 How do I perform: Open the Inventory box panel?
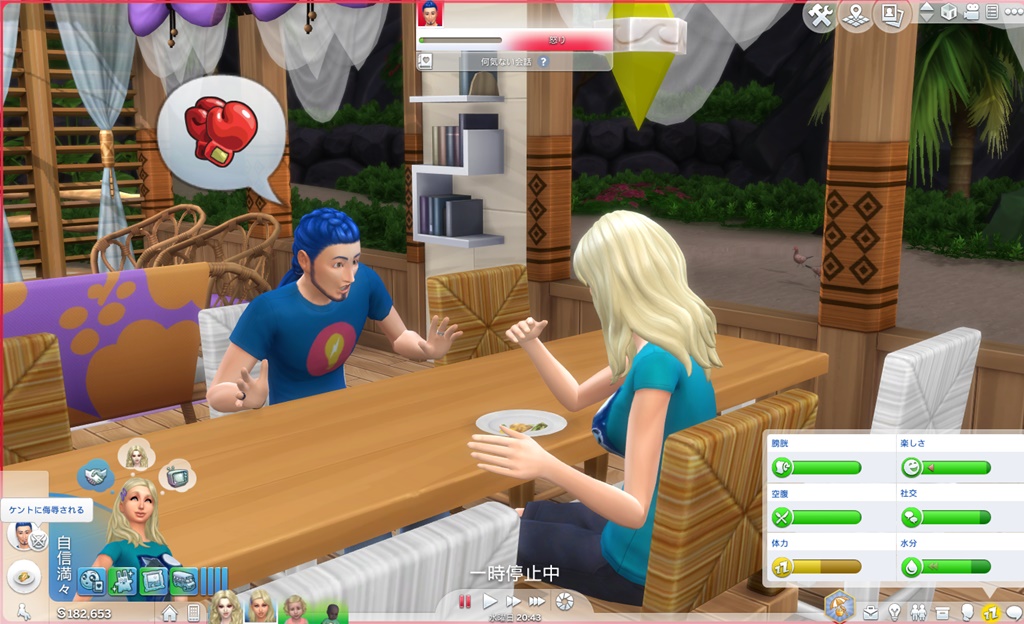coord(943,612)
